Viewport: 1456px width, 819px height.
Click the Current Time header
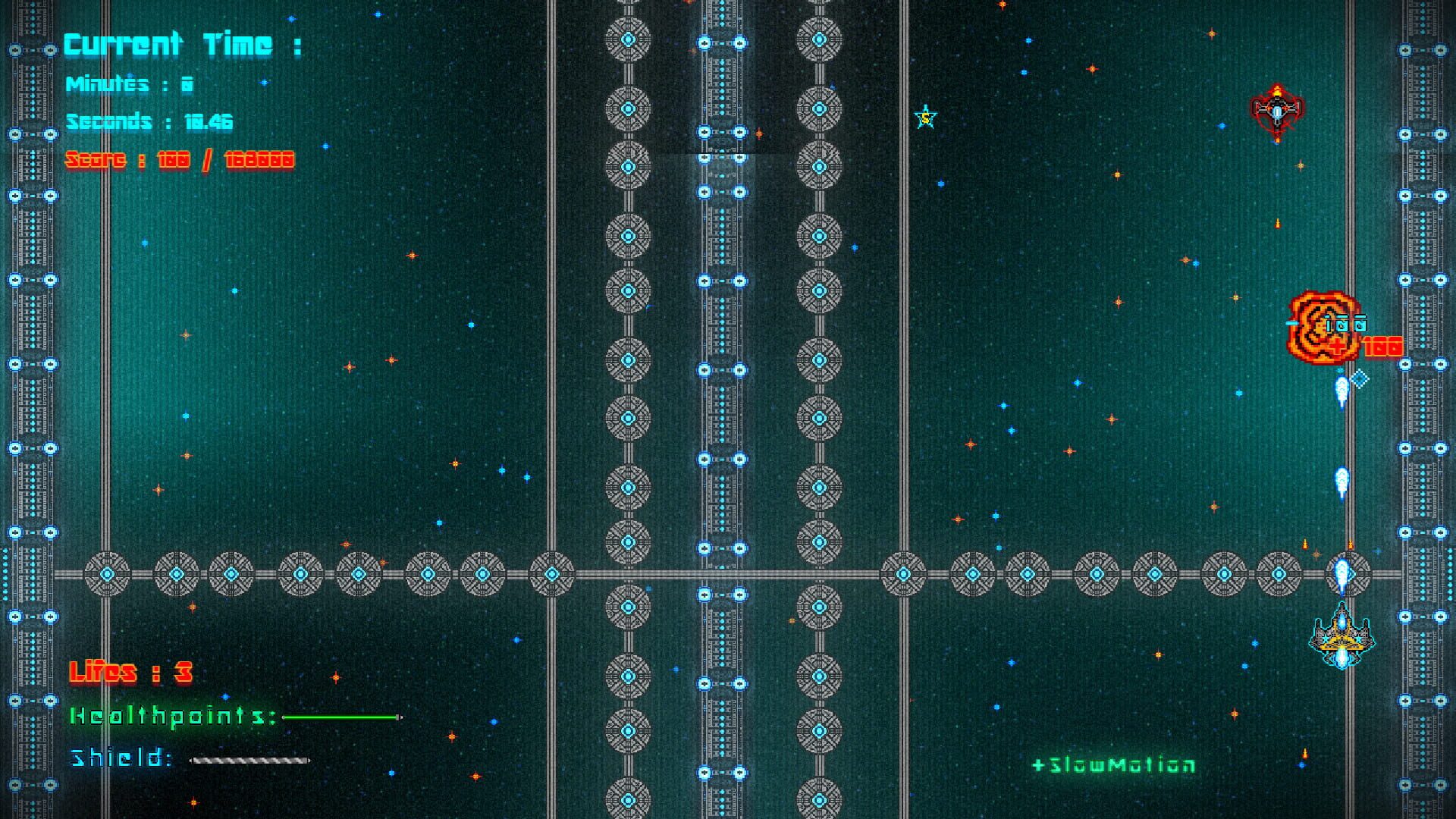pos(182,44)
